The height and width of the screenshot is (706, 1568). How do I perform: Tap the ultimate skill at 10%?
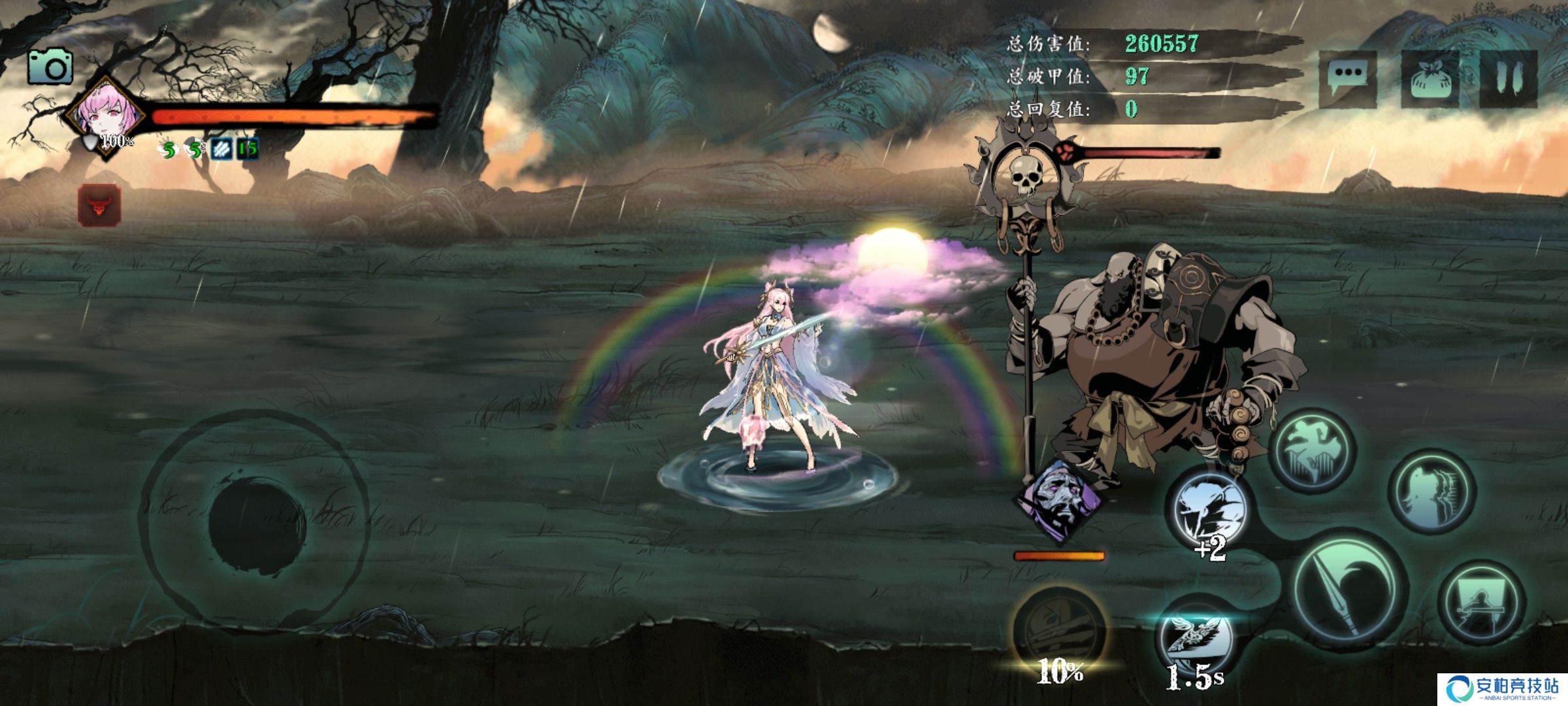pos(1058,631)
